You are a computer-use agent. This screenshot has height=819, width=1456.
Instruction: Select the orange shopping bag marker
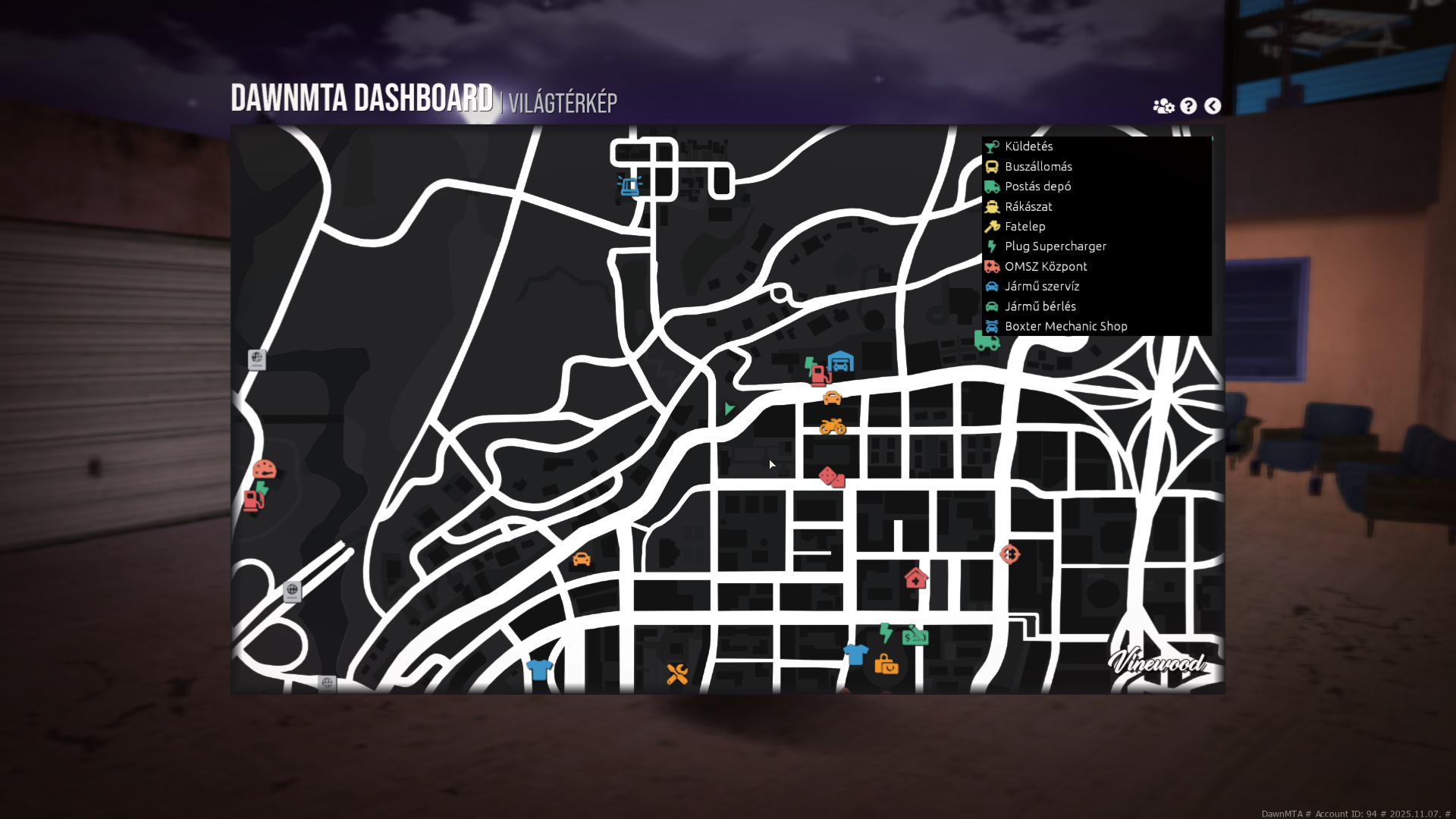pyautogui.click(x=886, y=665)
